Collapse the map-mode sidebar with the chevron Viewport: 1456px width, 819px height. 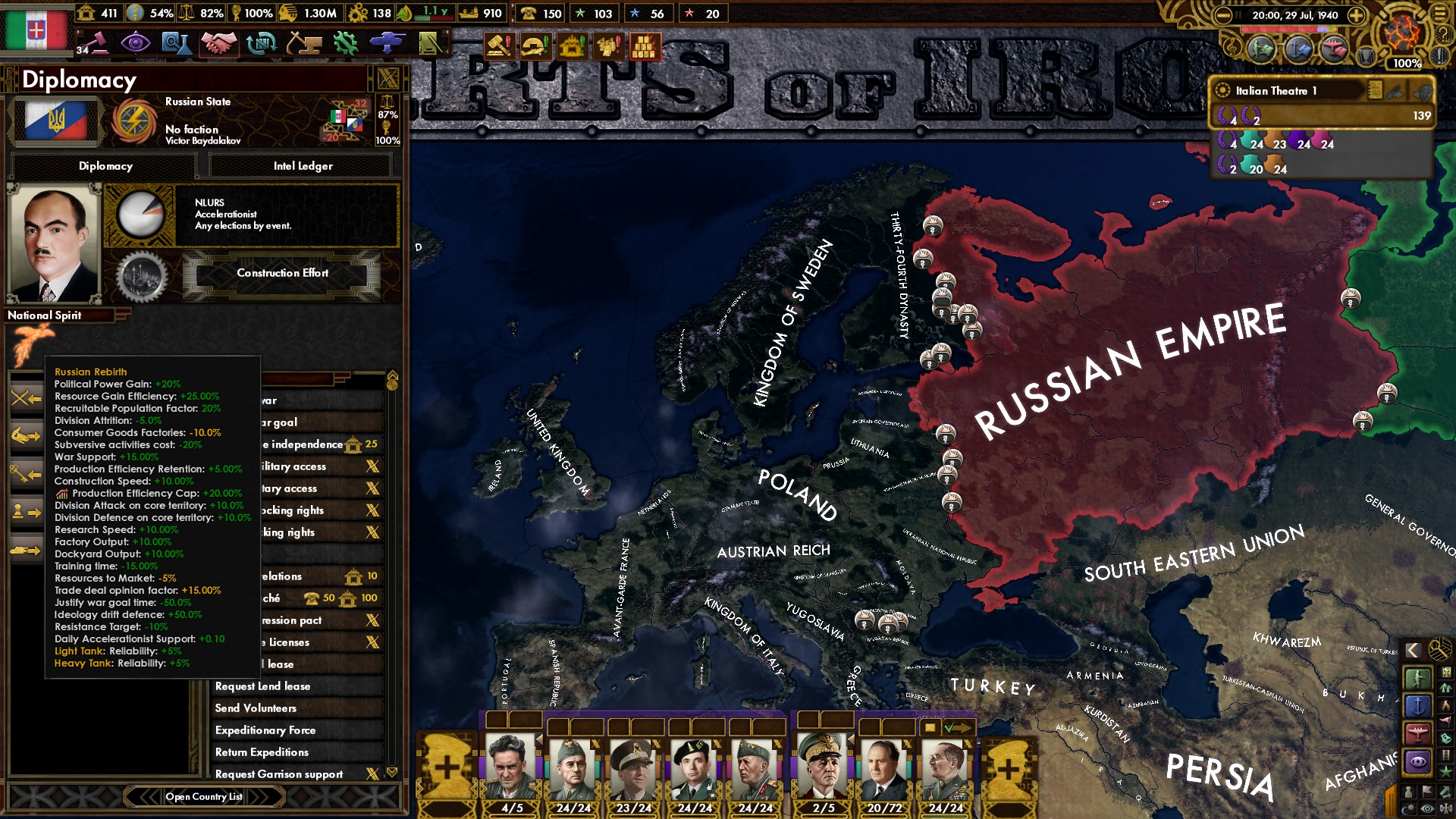click(1412, 650)
